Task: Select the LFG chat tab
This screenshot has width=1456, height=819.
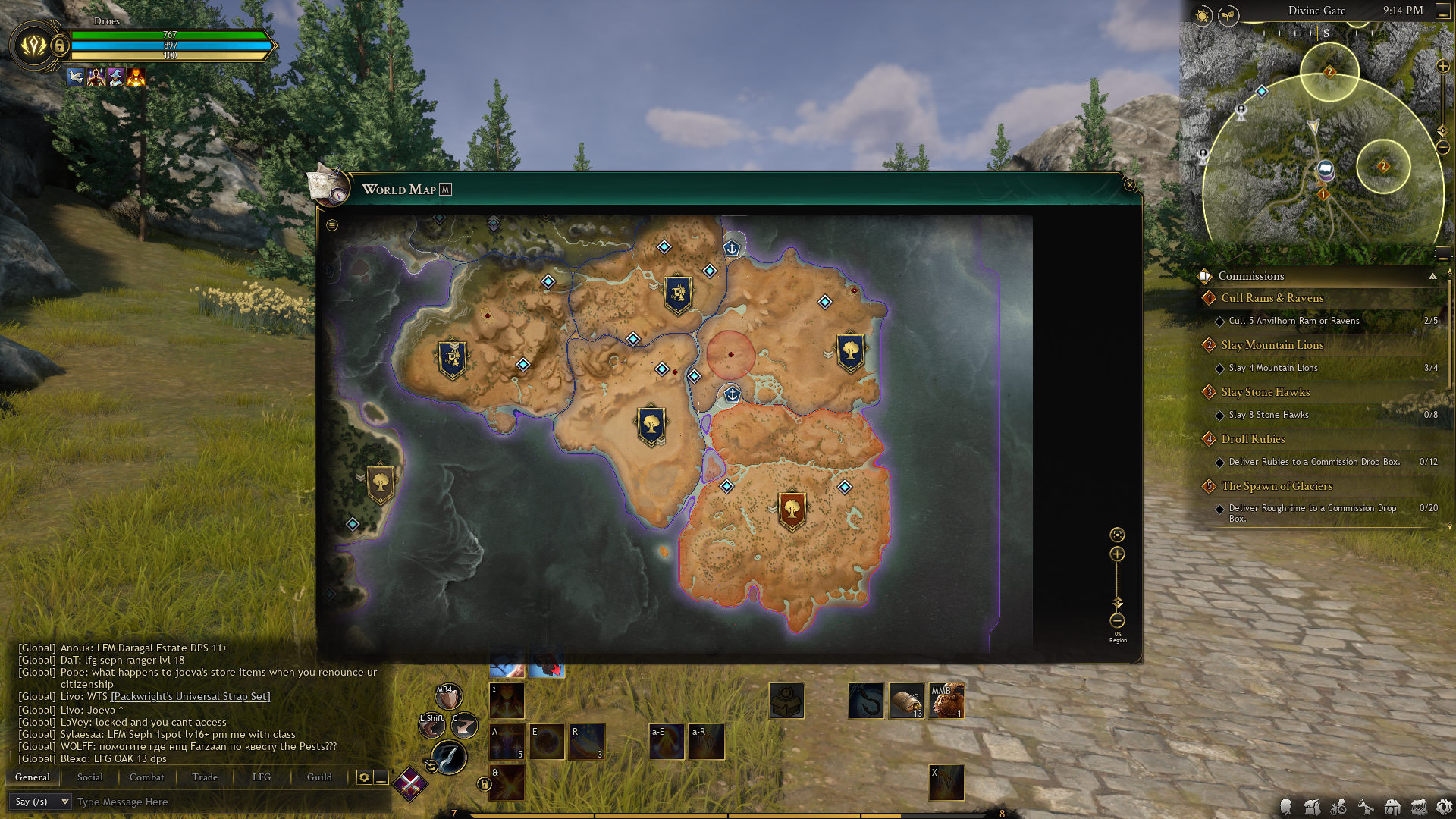Action: point(262,777)
